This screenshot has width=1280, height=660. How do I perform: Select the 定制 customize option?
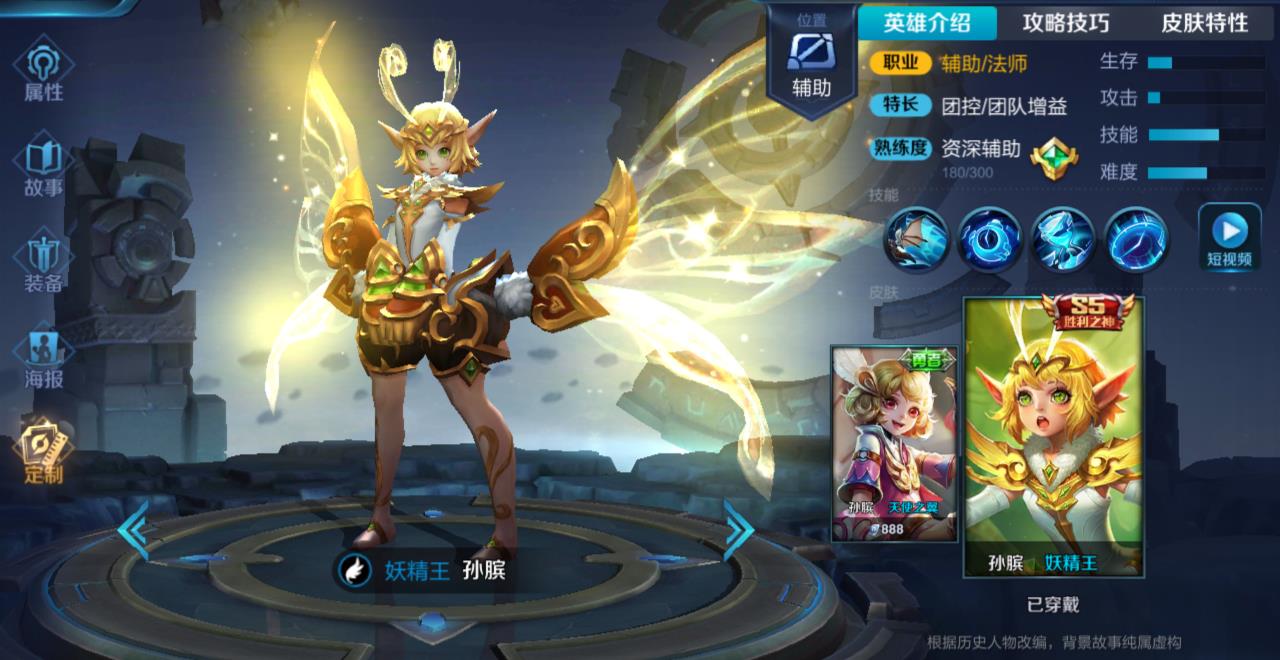43,452
